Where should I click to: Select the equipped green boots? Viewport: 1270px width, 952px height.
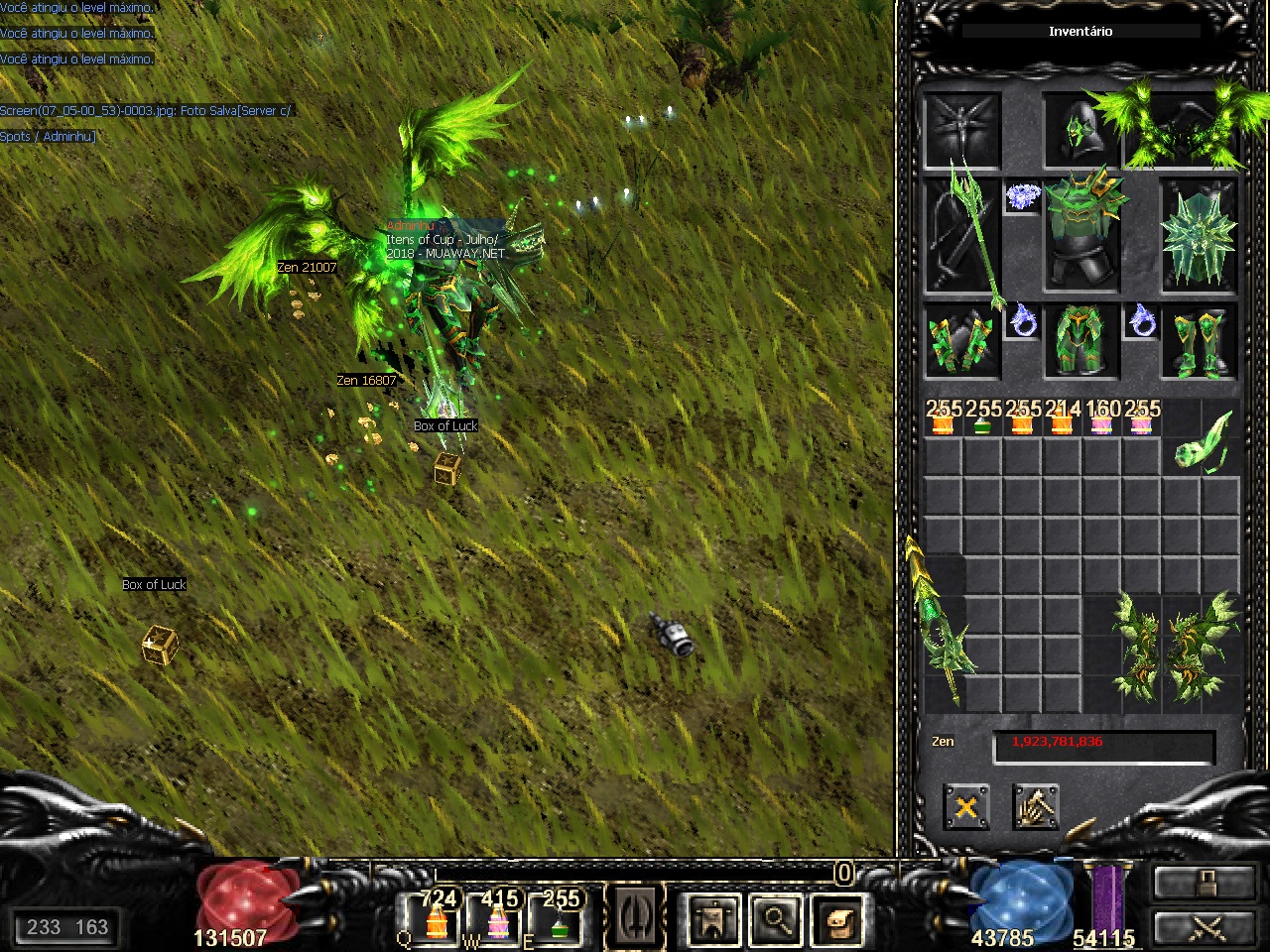(1200, 342)
